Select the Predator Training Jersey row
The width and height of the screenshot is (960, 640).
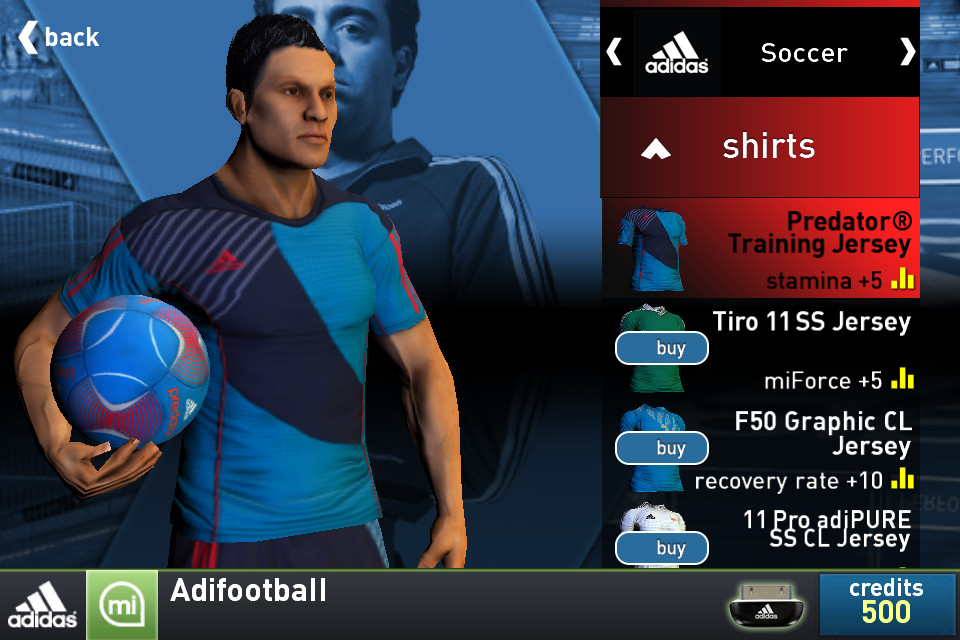click(760, 247)
